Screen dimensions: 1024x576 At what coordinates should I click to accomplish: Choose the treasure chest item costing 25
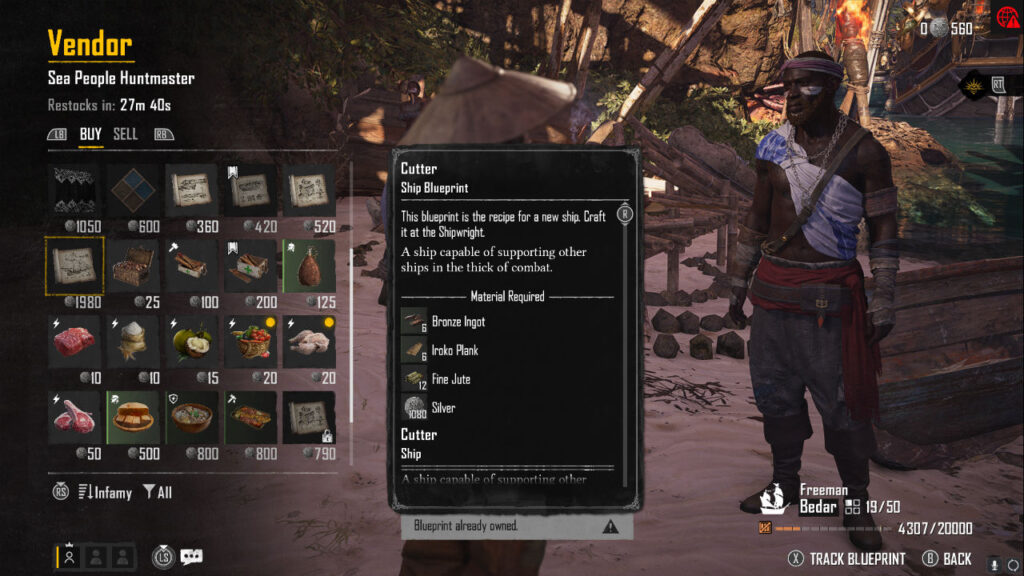click(x=132, y=266)
